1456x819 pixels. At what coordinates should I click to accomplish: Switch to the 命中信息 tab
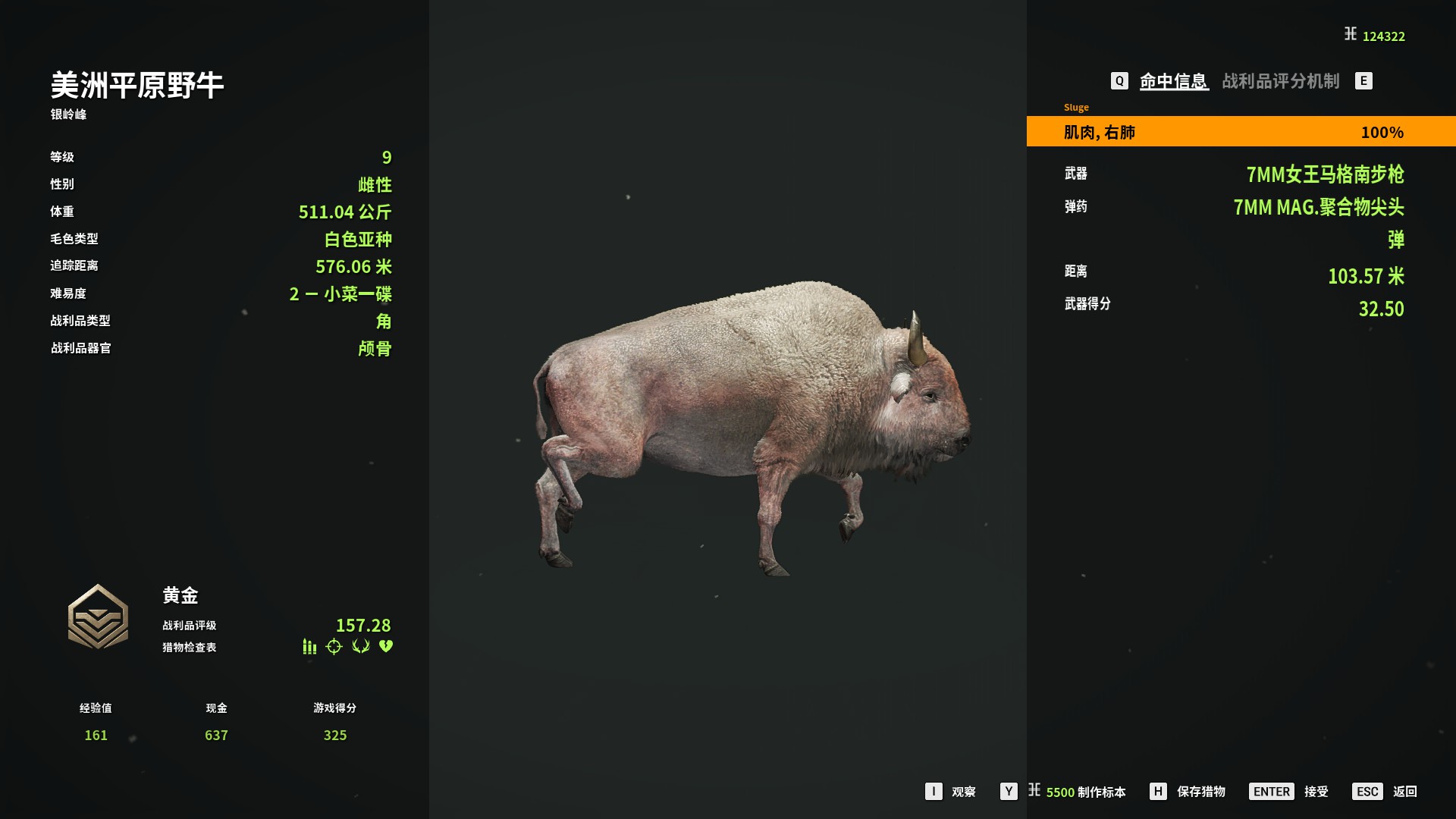click(x=1173, y=81)
